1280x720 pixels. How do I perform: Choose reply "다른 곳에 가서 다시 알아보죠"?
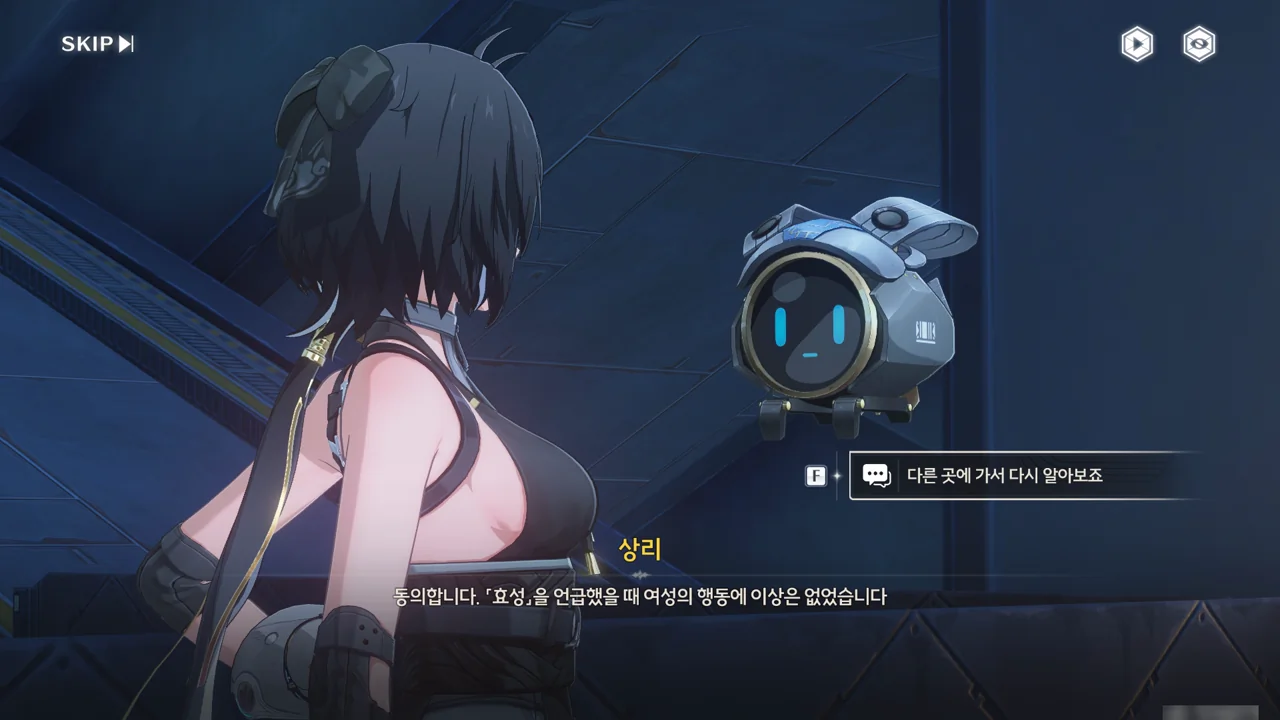coord(1004,476)
